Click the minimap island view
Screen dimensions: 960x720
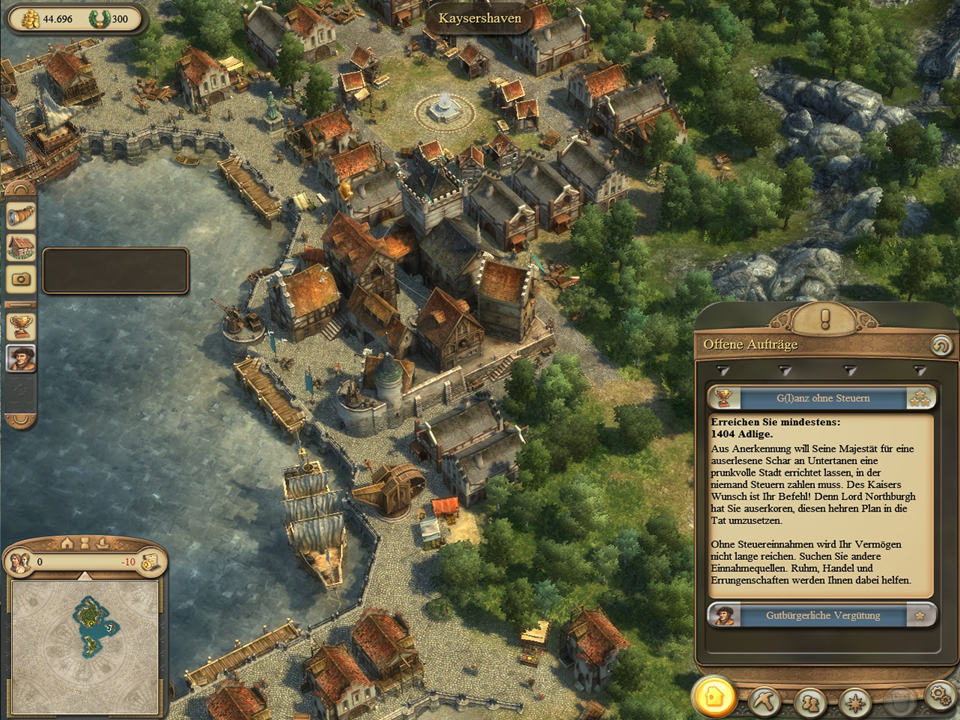click(x=85, y=632)
